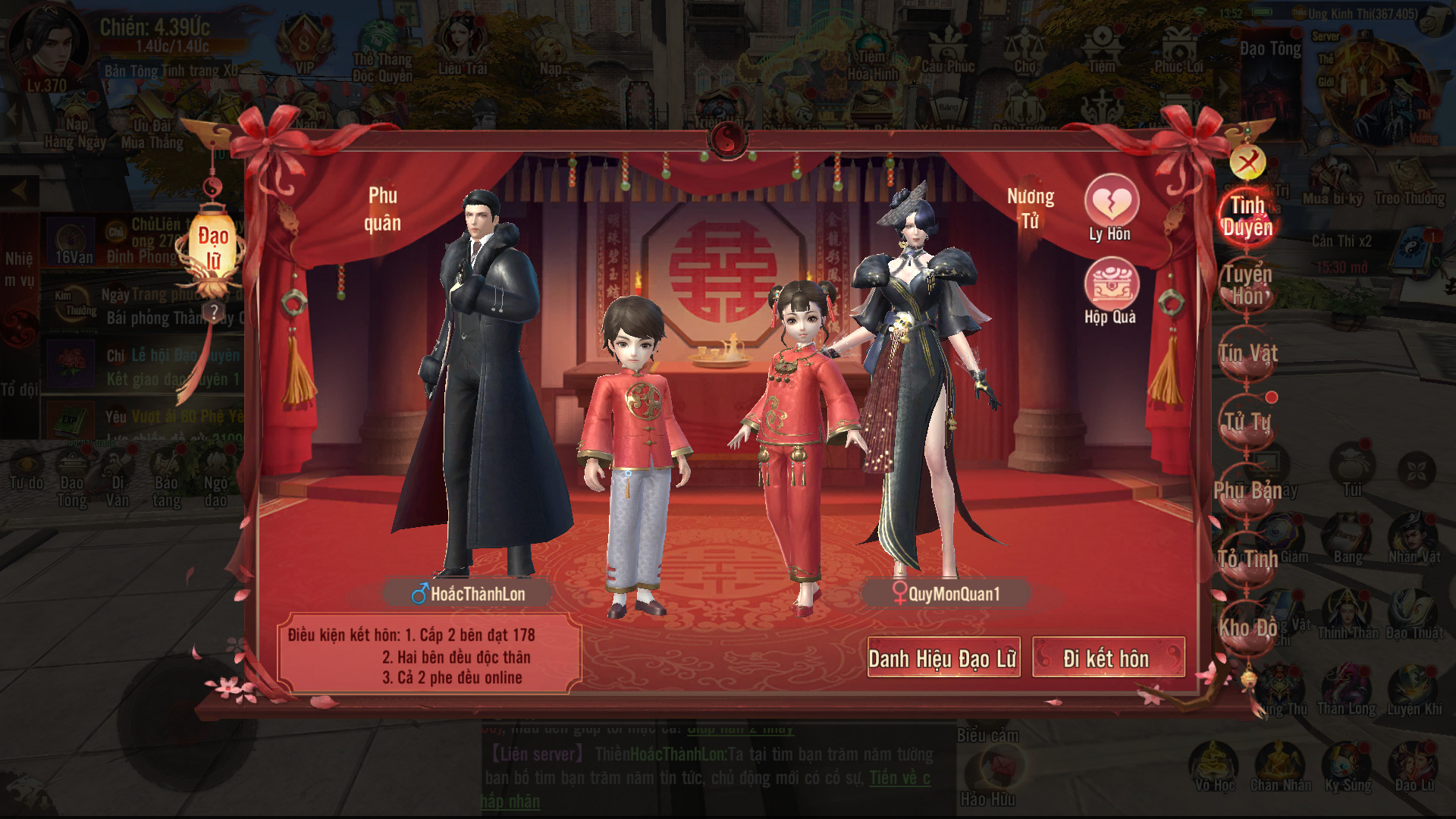Select the bride name QuyMonQuan1
This screenshot has width=1456, height=819.
[x=946, y=594]
